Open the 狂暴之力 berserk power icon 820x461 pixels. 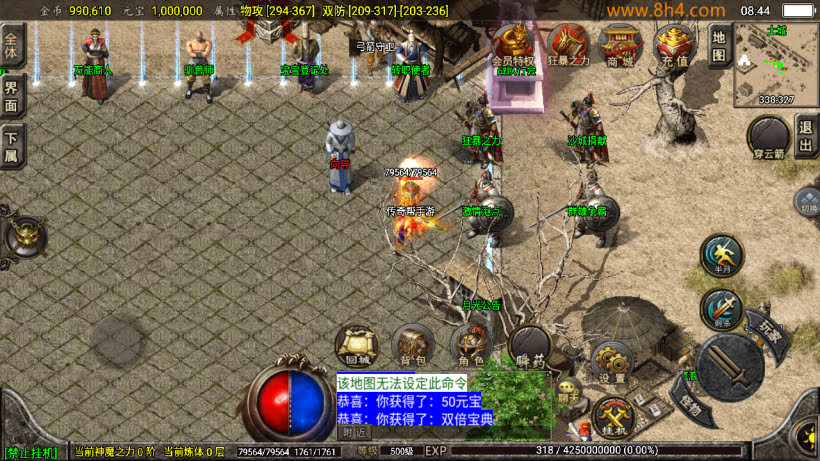click(x=568, y=46)
